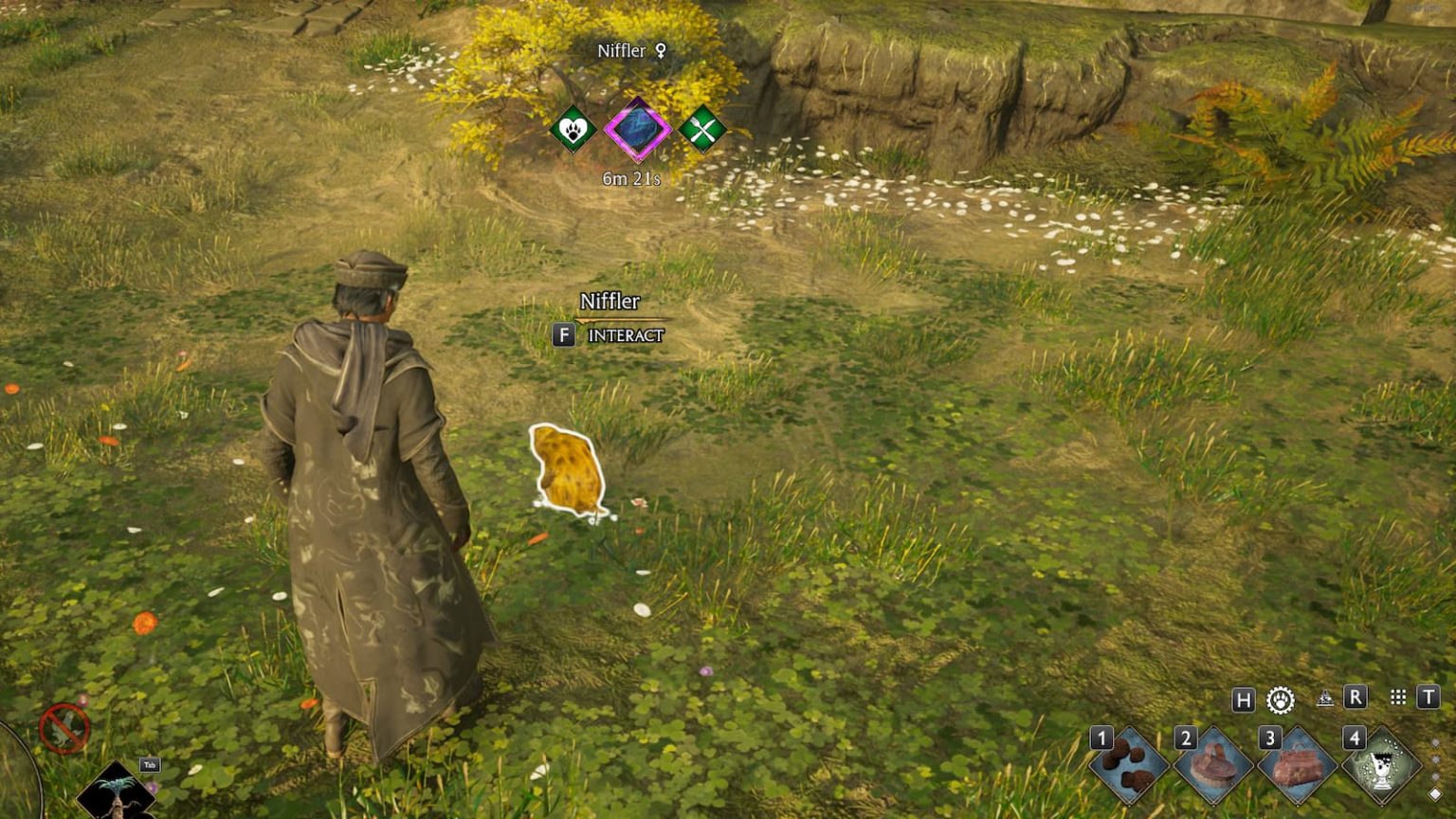Open the R key mount selector
The width and height of the screenshot is (1456, 819).
(1356, 699)
